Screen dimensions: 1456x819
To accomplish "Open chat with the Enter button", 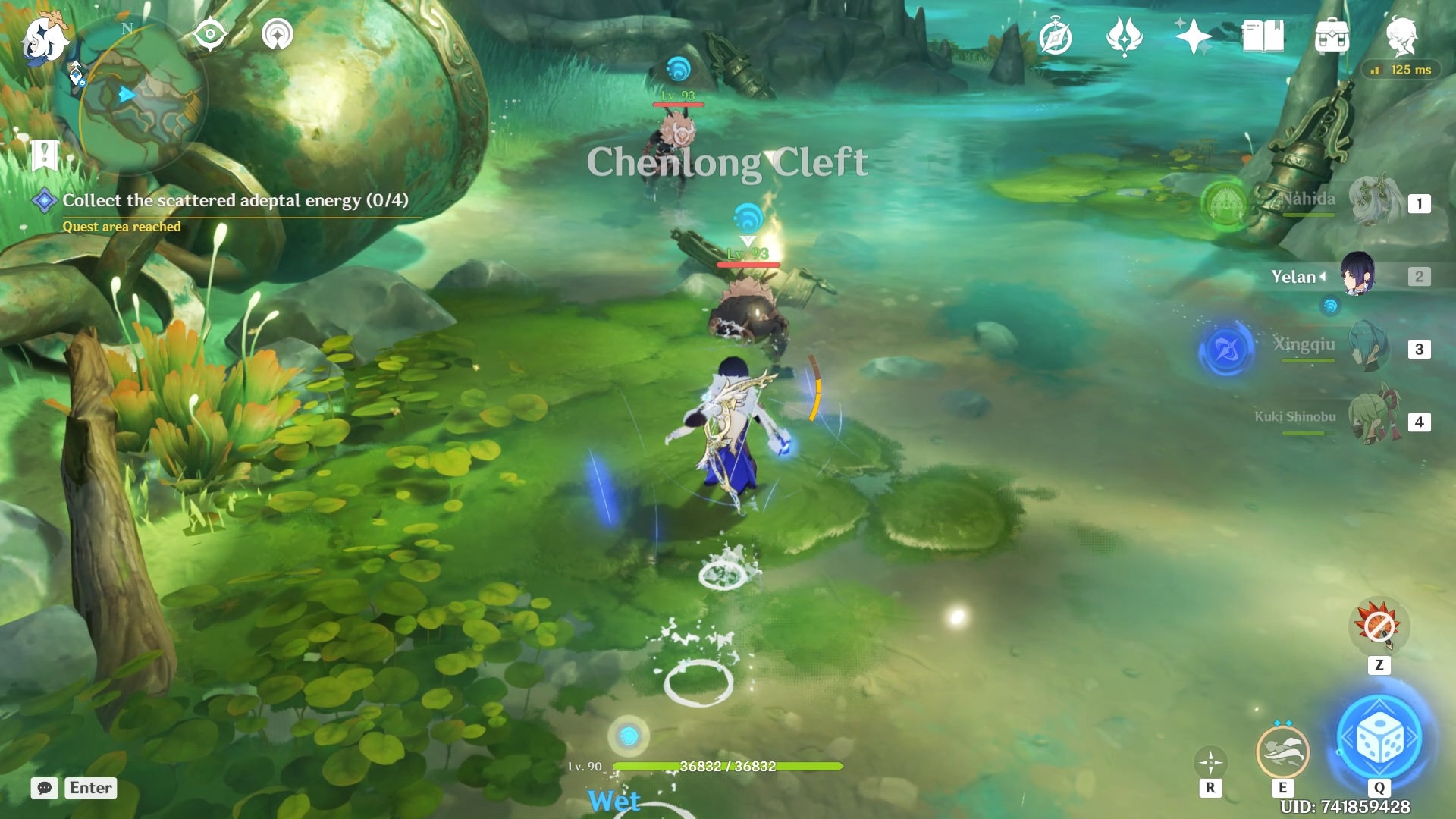I will [89, 788].
